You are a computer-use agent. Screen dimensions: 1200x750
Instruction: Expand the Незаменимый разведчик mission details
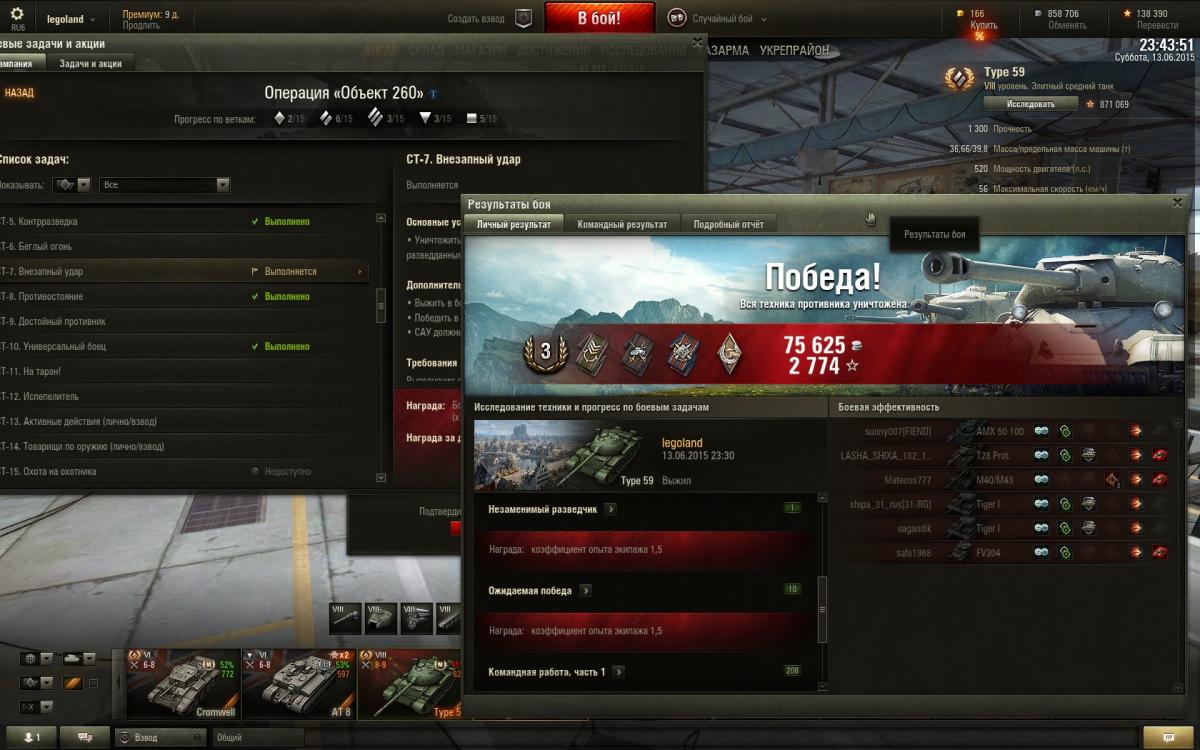(x=611, y=509)
